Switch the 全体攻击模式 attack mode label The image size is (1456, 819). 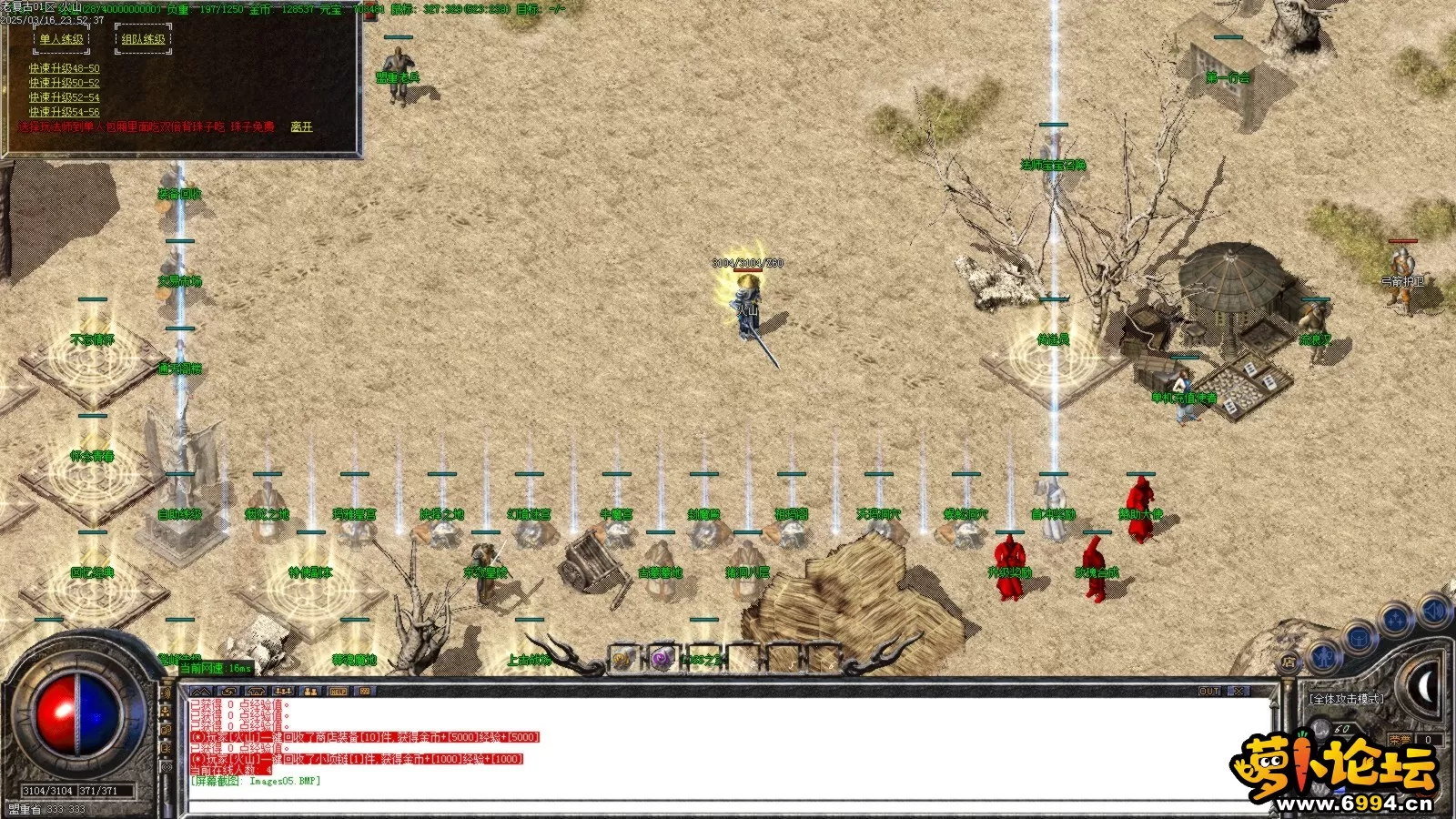[1346, 699]
